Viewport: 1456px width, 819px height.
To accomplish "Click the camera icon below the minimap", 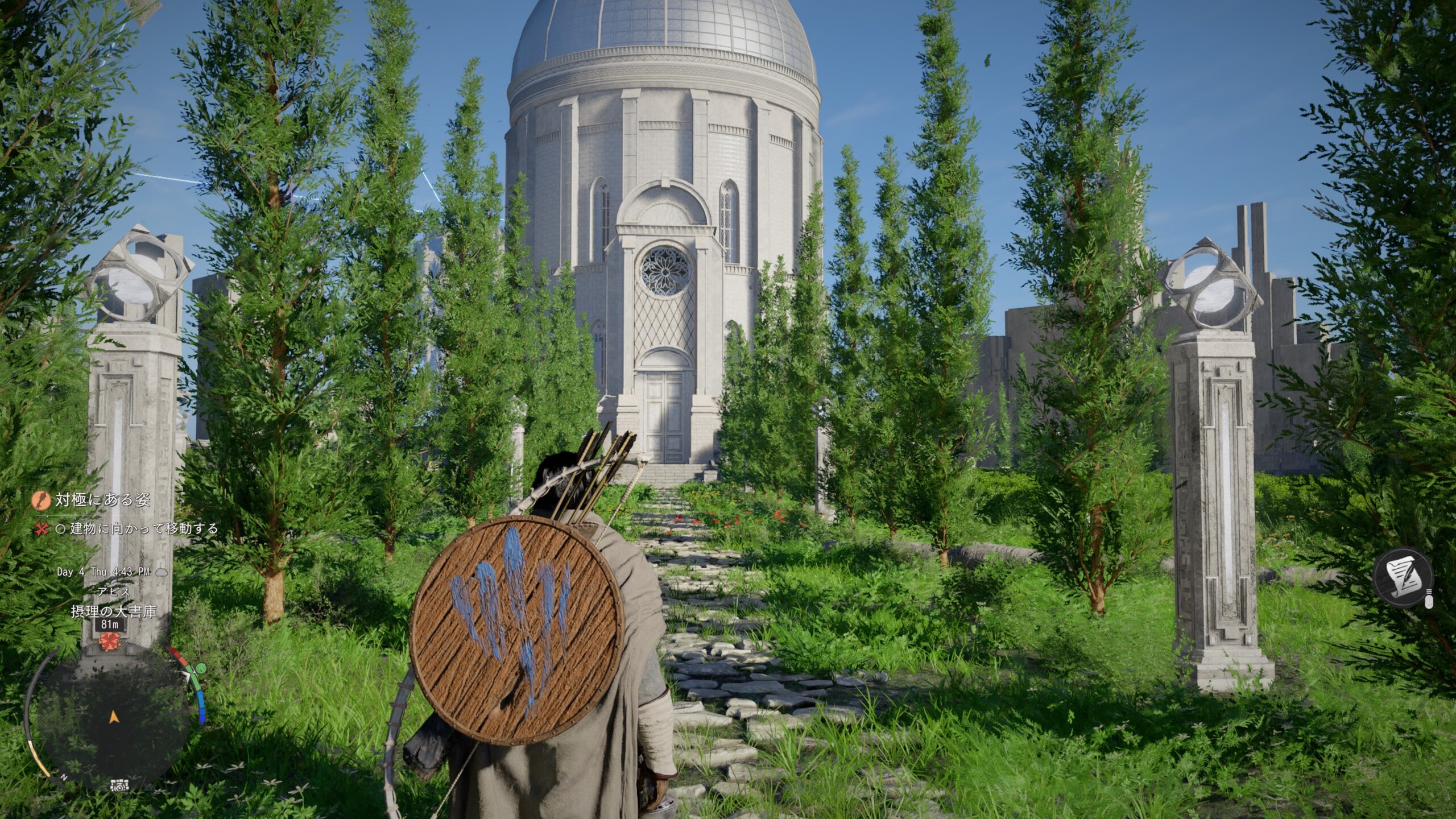I will tap(120, 785).
